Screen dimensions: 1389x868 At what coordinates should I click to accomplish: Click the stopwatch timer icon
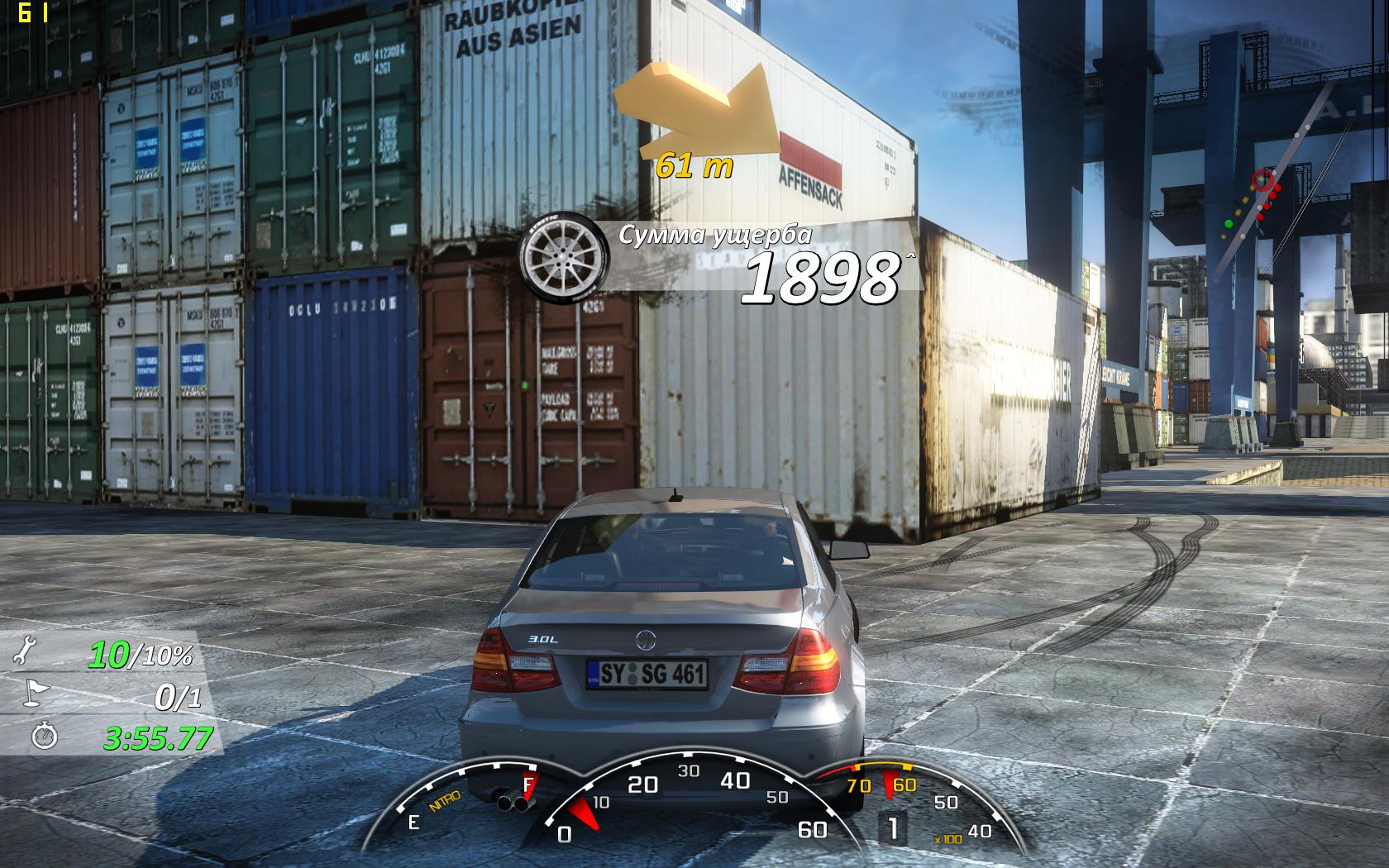click(x=44, y=735)
